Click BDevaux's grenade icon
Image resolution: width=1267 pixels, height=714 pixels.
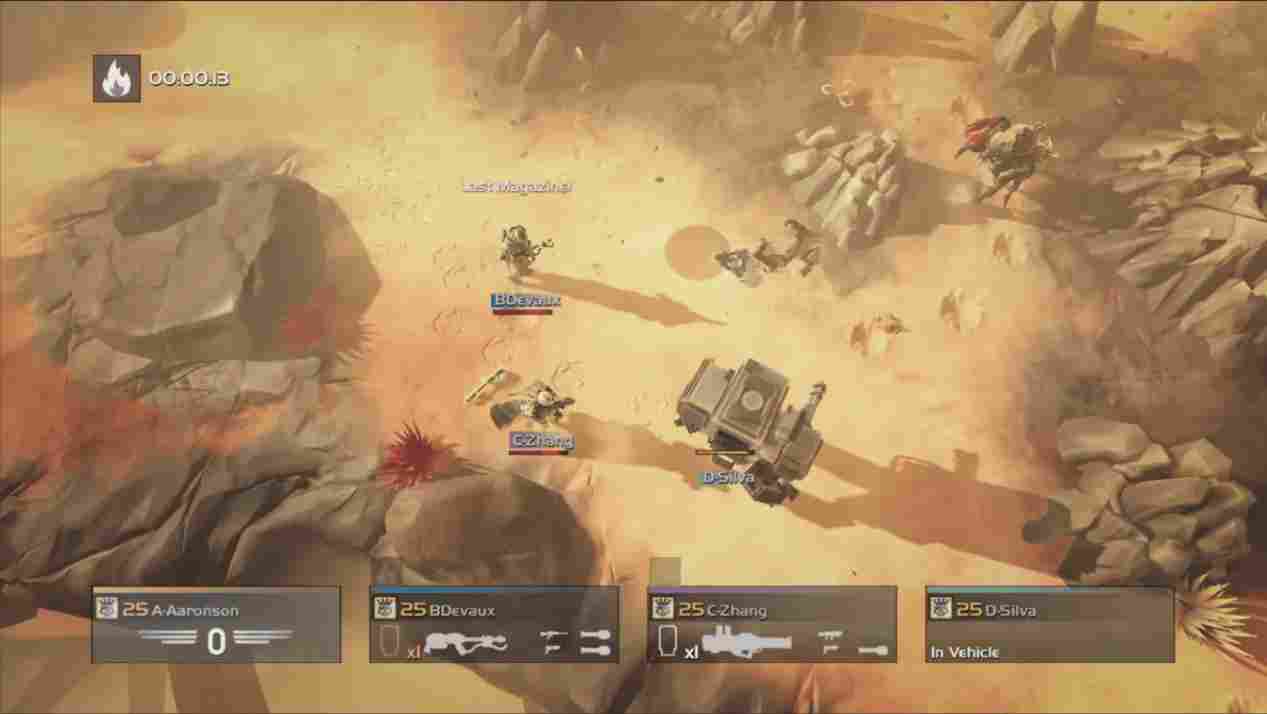pos(595,634)
